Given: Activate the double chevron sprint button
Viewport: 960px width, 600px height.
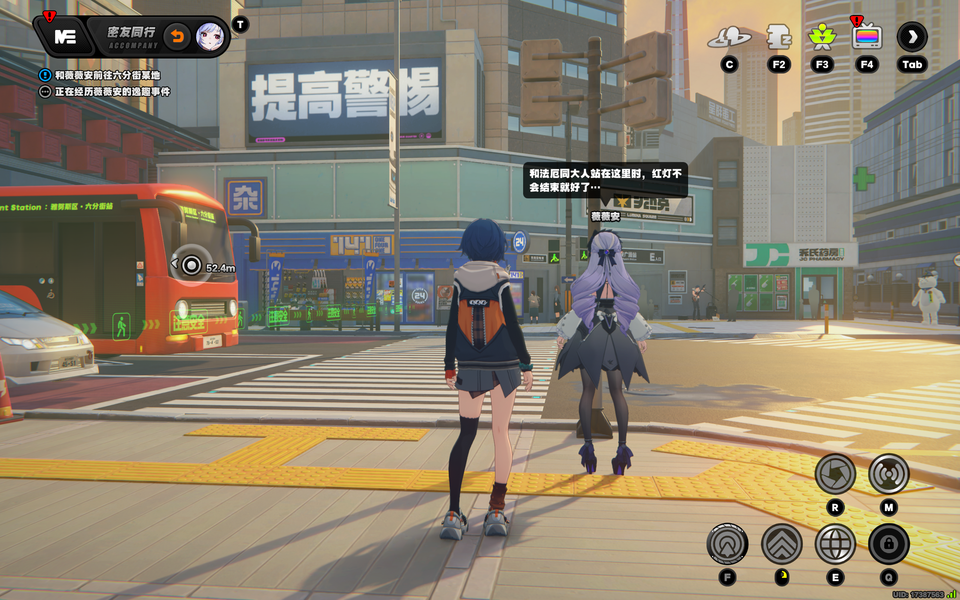Looking at the screenshot, I should click(x=781, y=544).
